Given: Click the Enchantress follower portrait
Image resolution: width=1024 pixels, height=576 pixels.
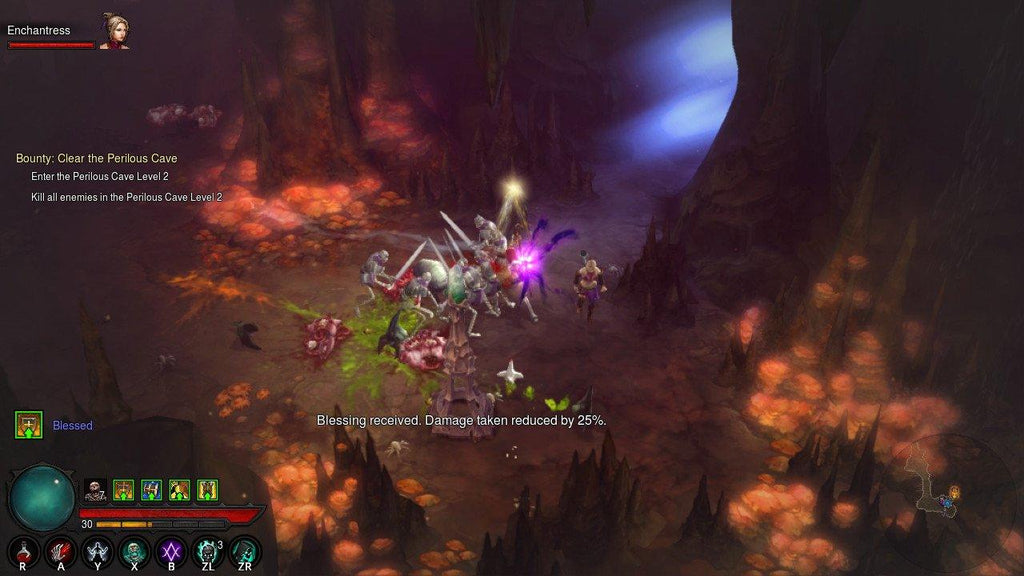Looking at the screenshot, I should tap(115, 31).
